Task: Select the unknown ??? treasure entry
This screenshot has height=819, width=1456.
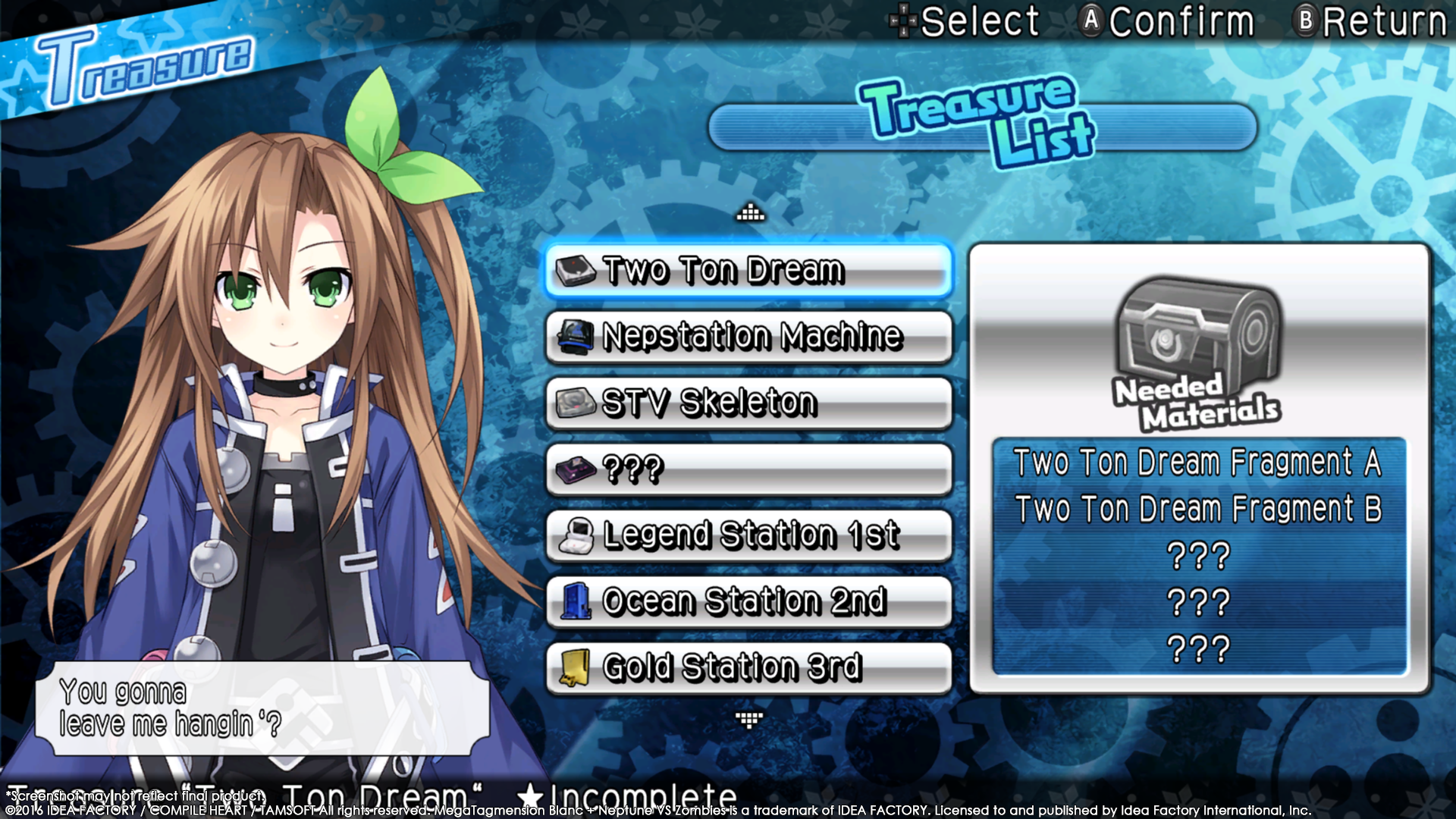Action: coord(748,469)
